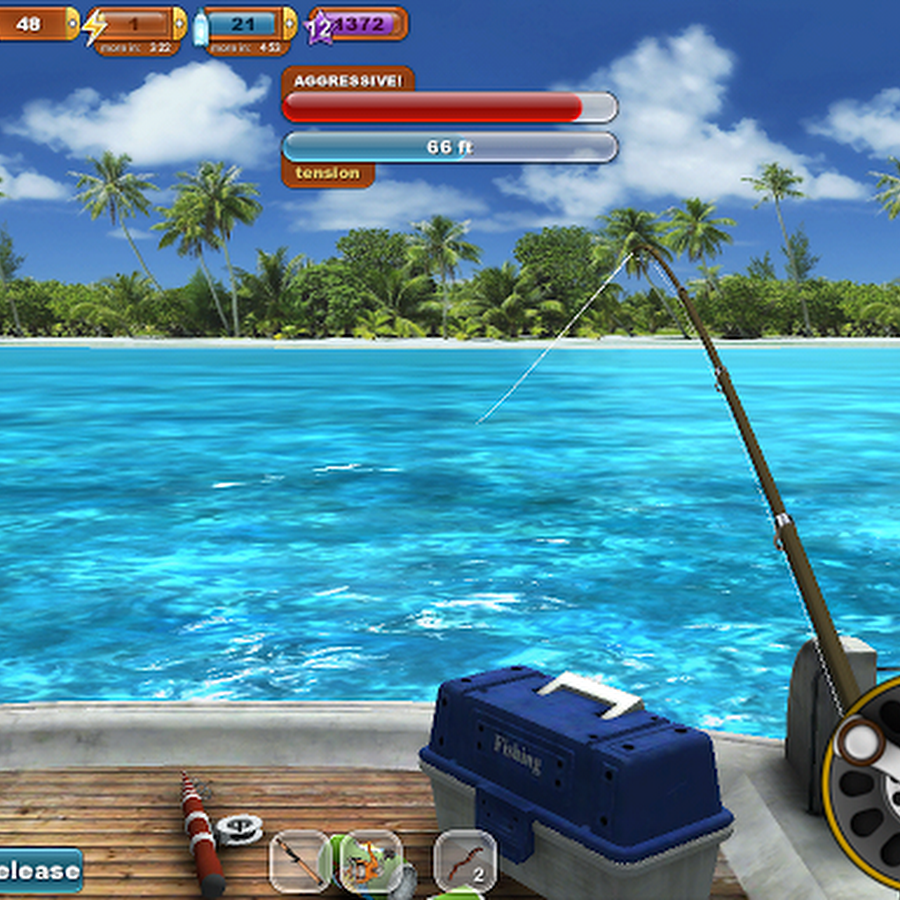Choose the worm bait slot showing 2

pyautogui.click(x=466, y=861)
